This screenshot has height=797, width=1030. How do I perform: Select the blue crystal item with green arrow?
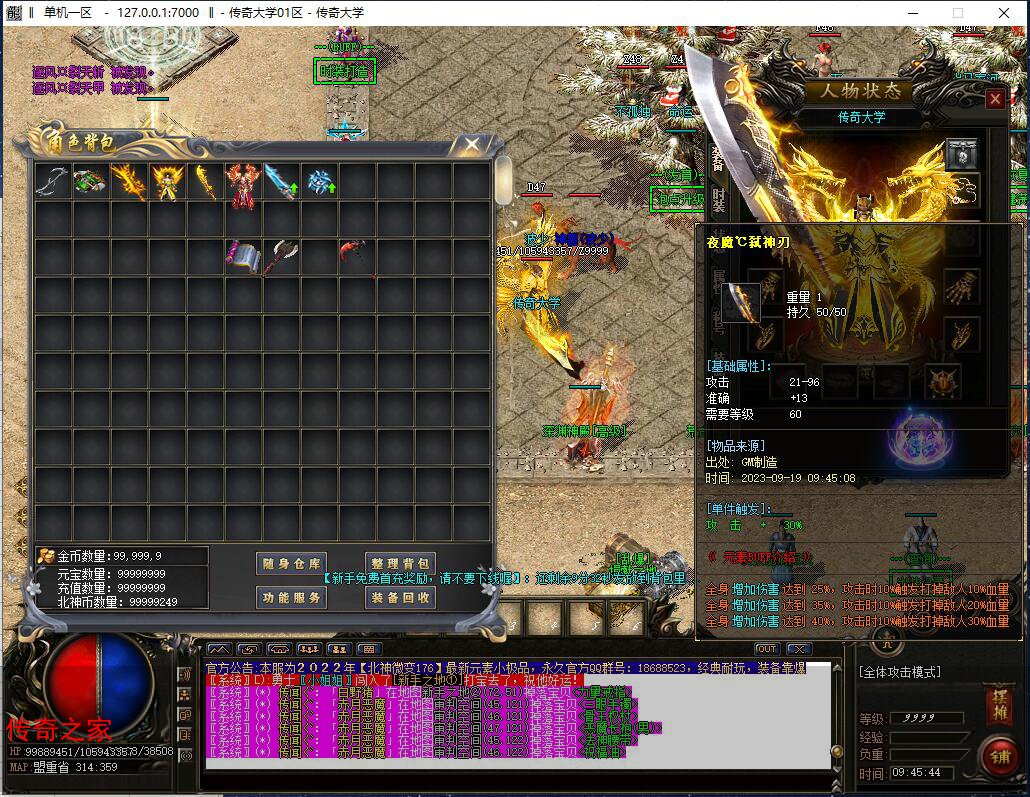point(320,182)
